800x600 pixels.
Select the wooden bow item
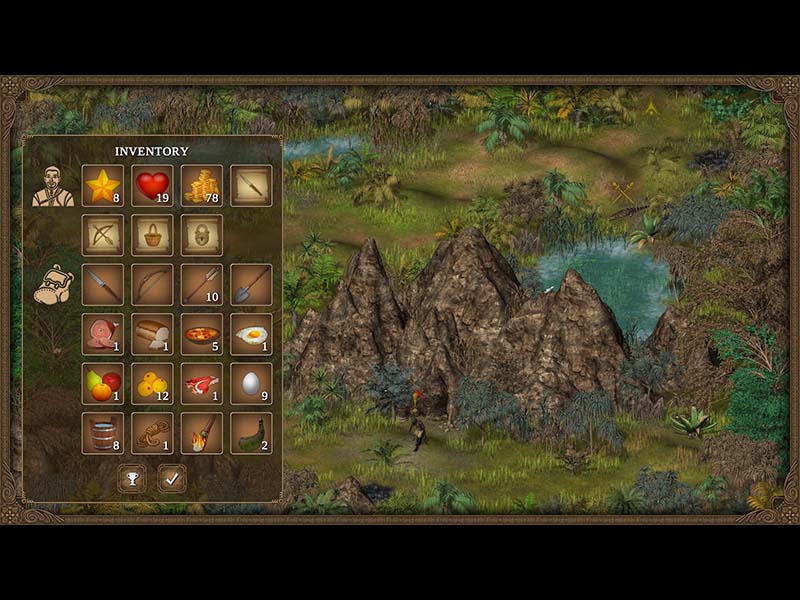tap(152, 284)
